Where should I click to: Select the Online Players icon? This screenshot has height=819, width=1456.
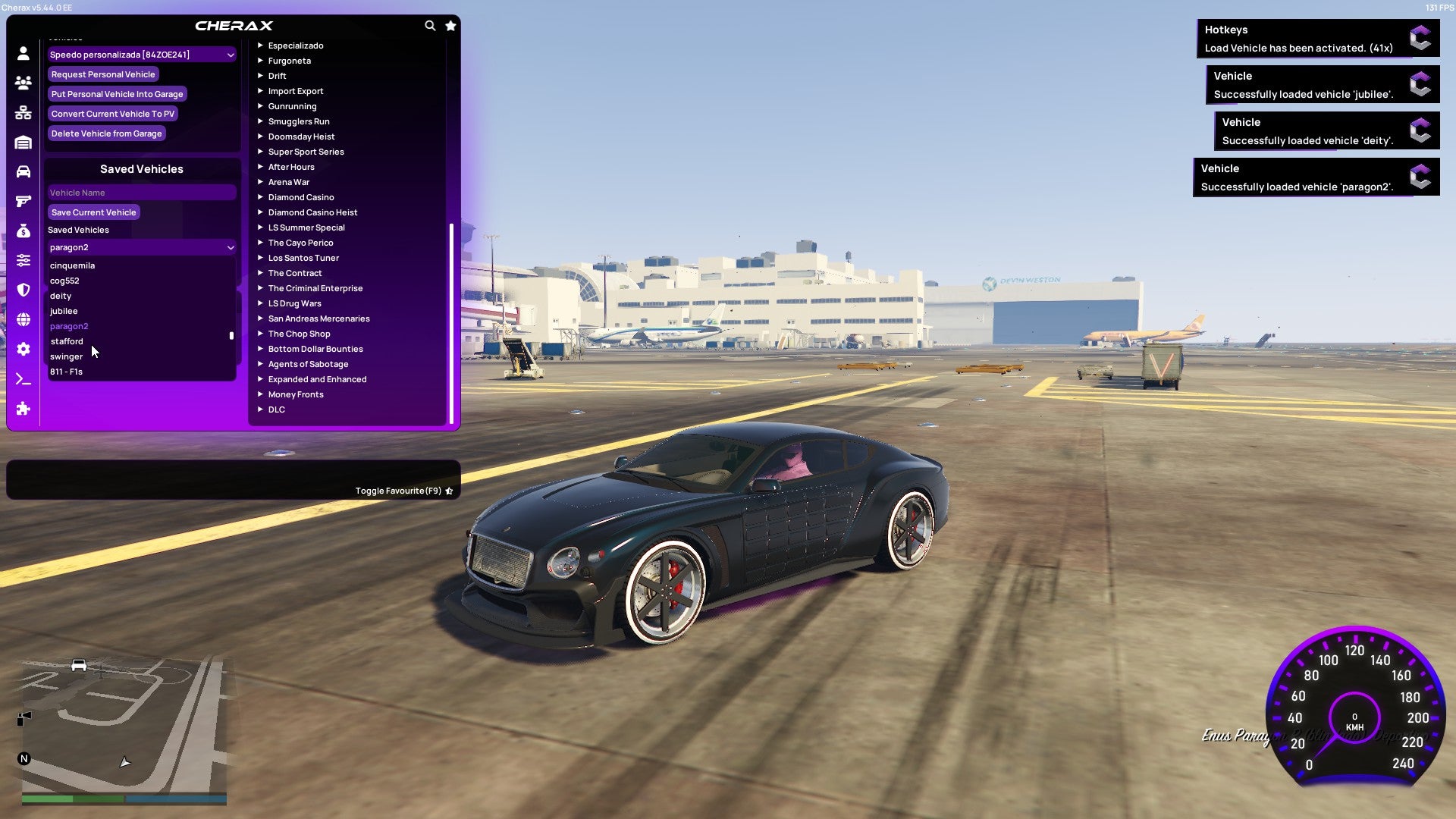(23, 83)
